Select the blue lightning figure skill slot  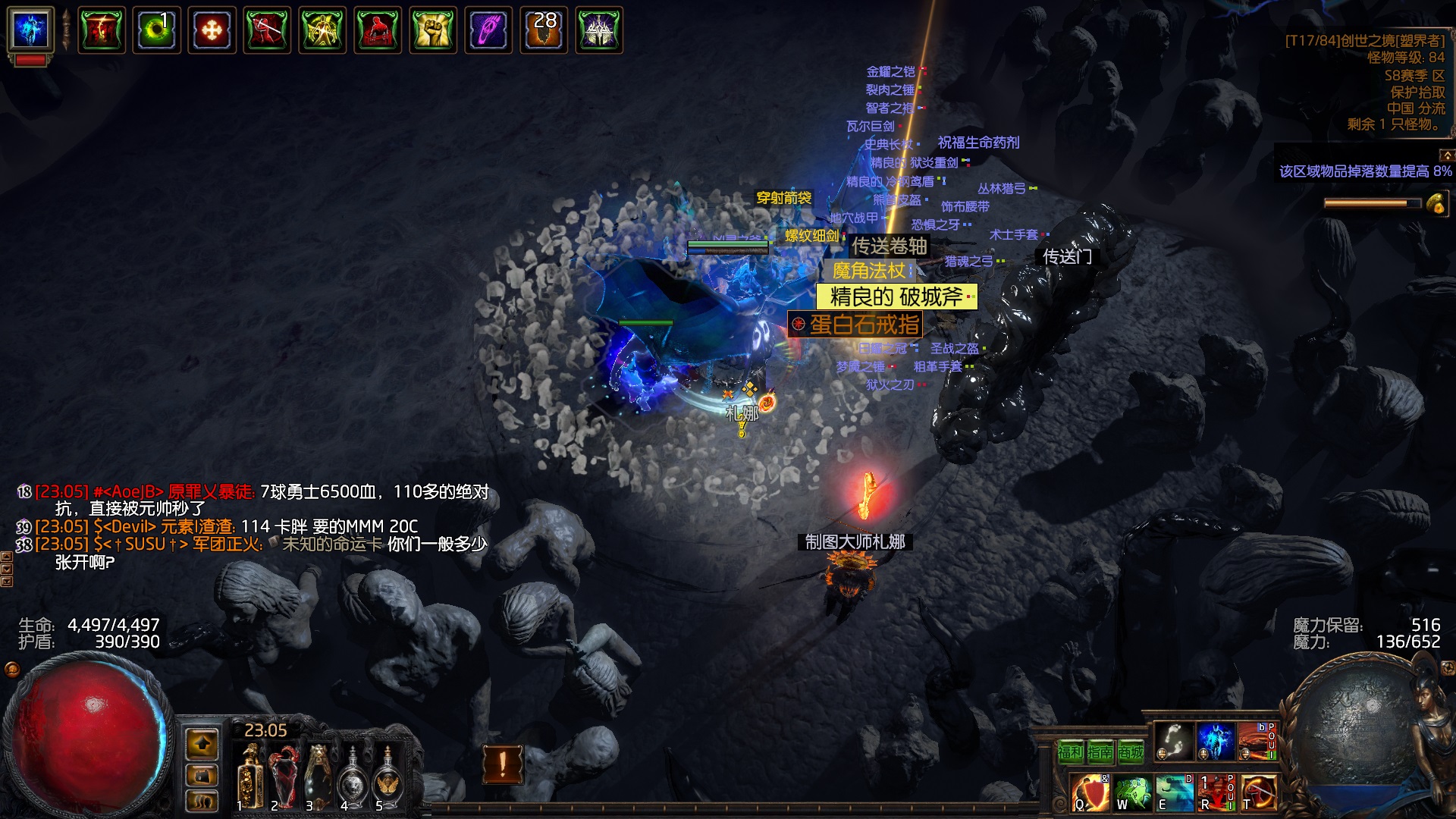(x=1216, y=742)
